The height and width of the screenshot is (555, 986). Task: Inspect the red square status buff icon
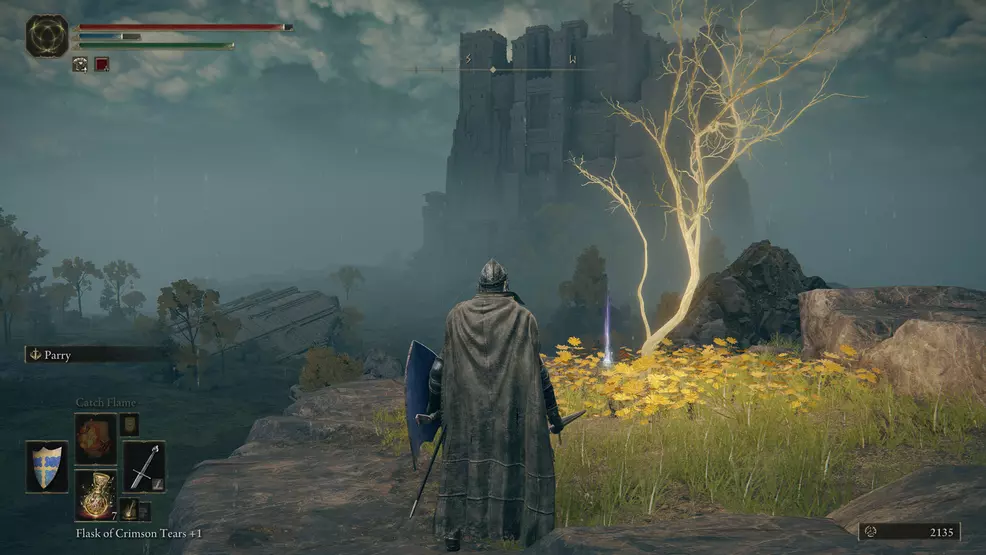coord(102,64)
